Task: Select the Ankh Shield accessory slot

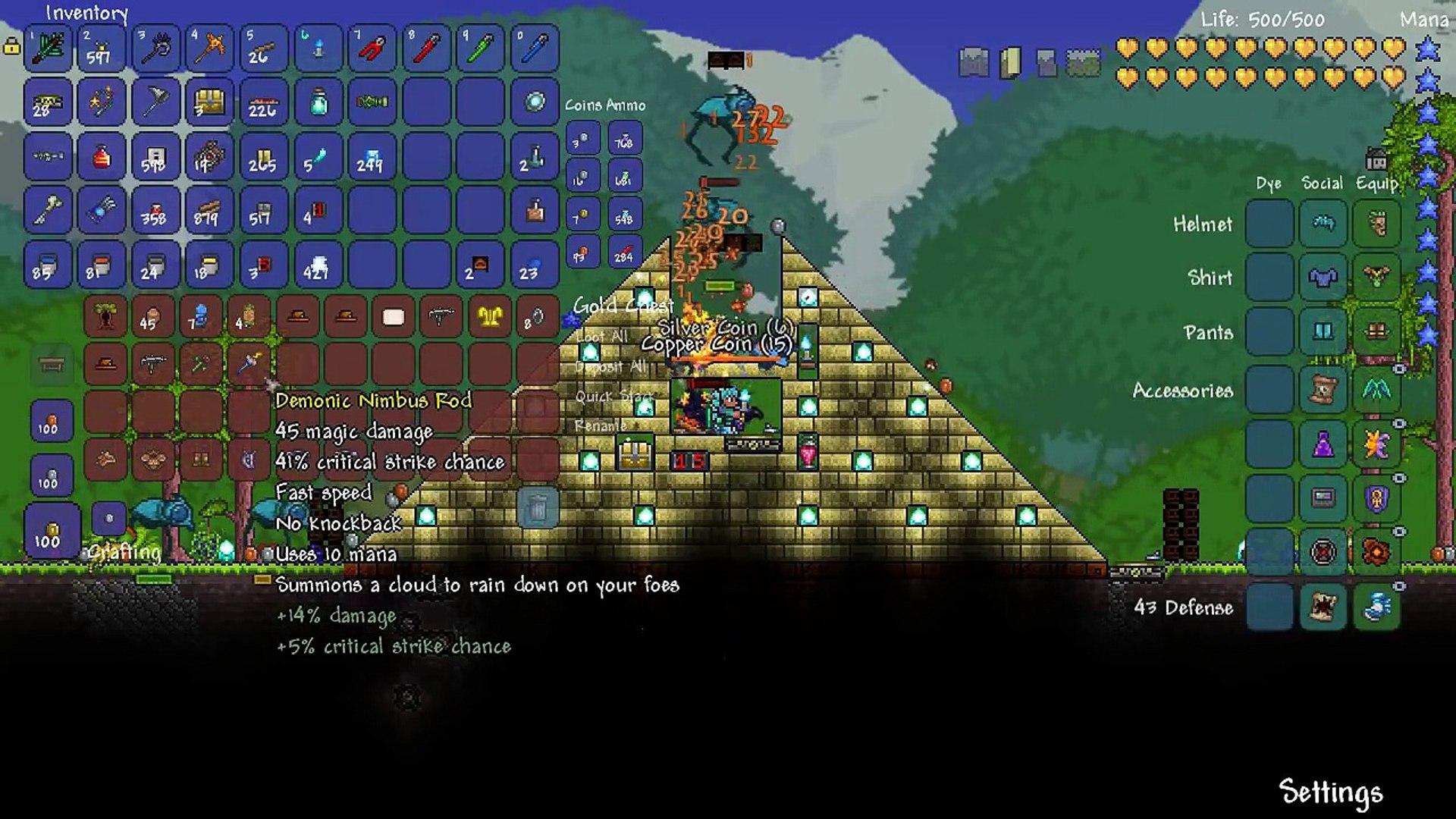Action: tap(1376, 498)
